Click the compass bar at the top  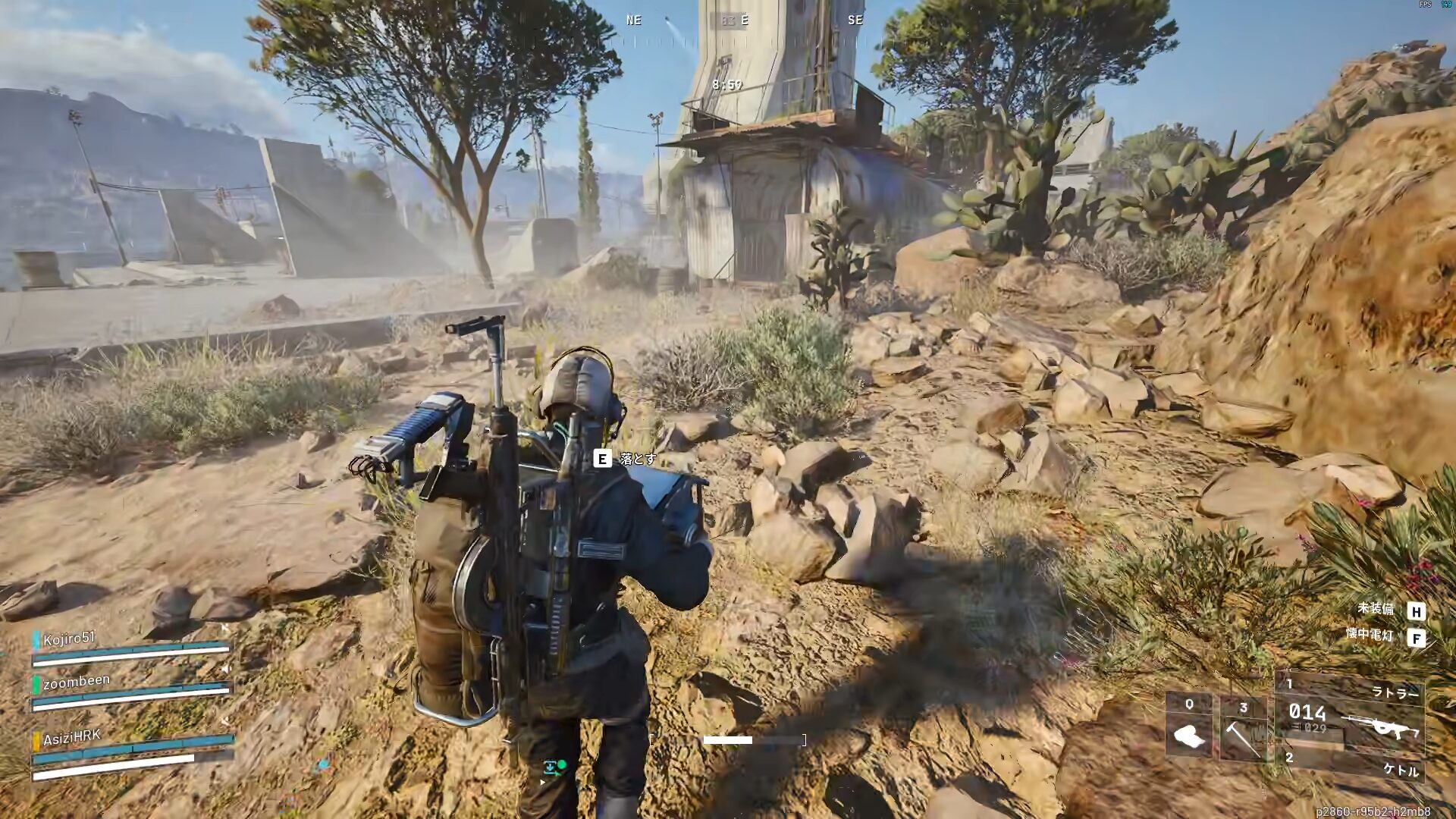point(743,21)
